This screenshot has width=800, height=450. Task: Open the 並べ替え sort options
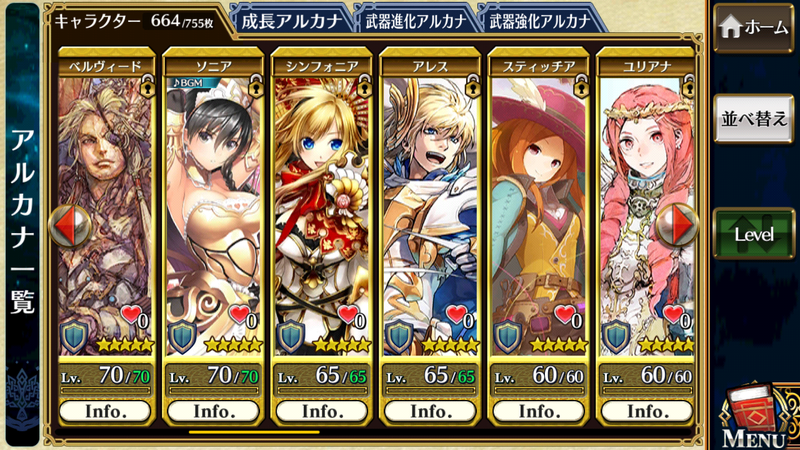(755, 119)
